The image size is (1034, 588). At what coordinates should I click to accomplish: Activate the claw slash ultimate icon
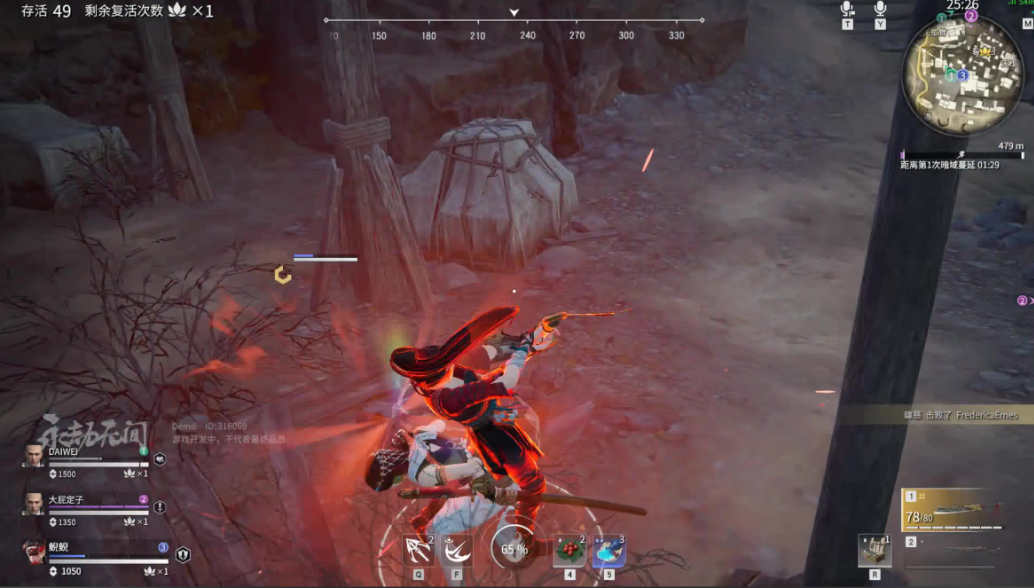[457, 549]
